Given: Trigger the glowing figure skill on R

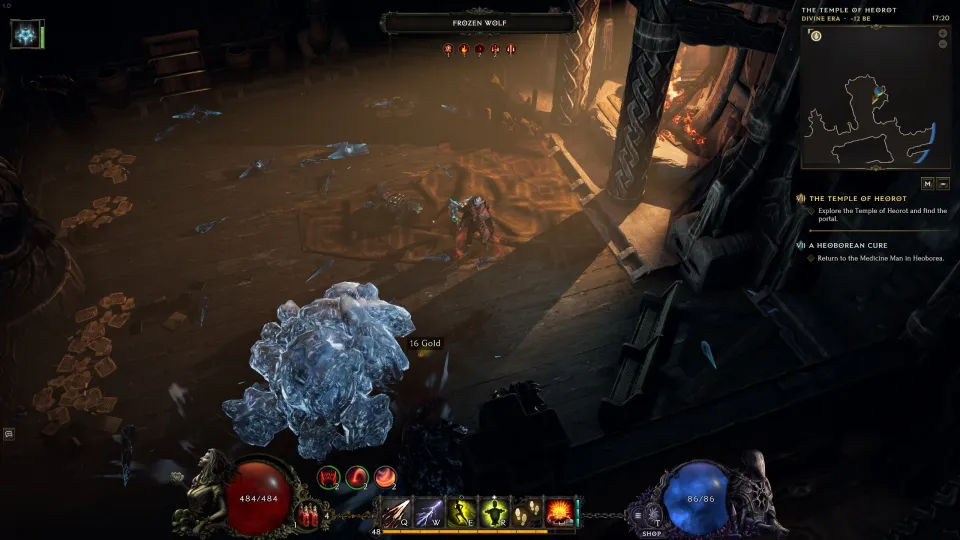Looking at the screenshot, I should point(493,512).
